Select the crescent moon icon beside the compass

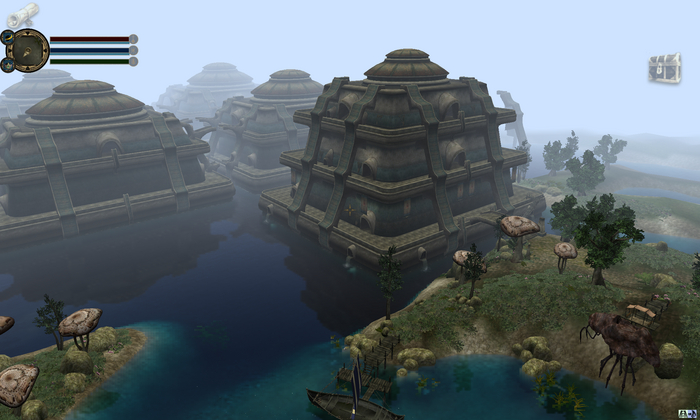(x=7, y=37)
